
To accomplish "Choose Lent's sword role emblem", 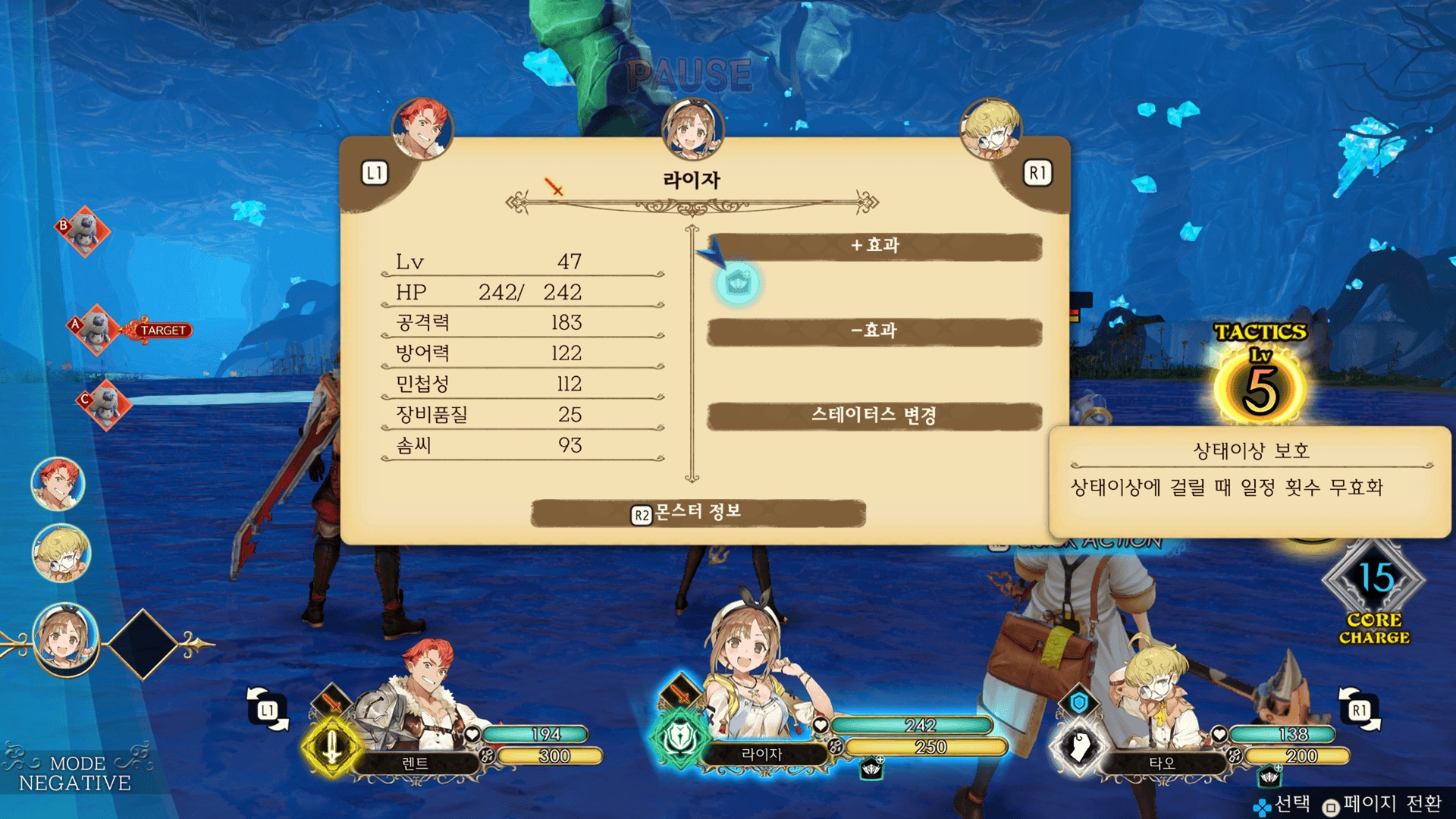I will click(331, 747).
